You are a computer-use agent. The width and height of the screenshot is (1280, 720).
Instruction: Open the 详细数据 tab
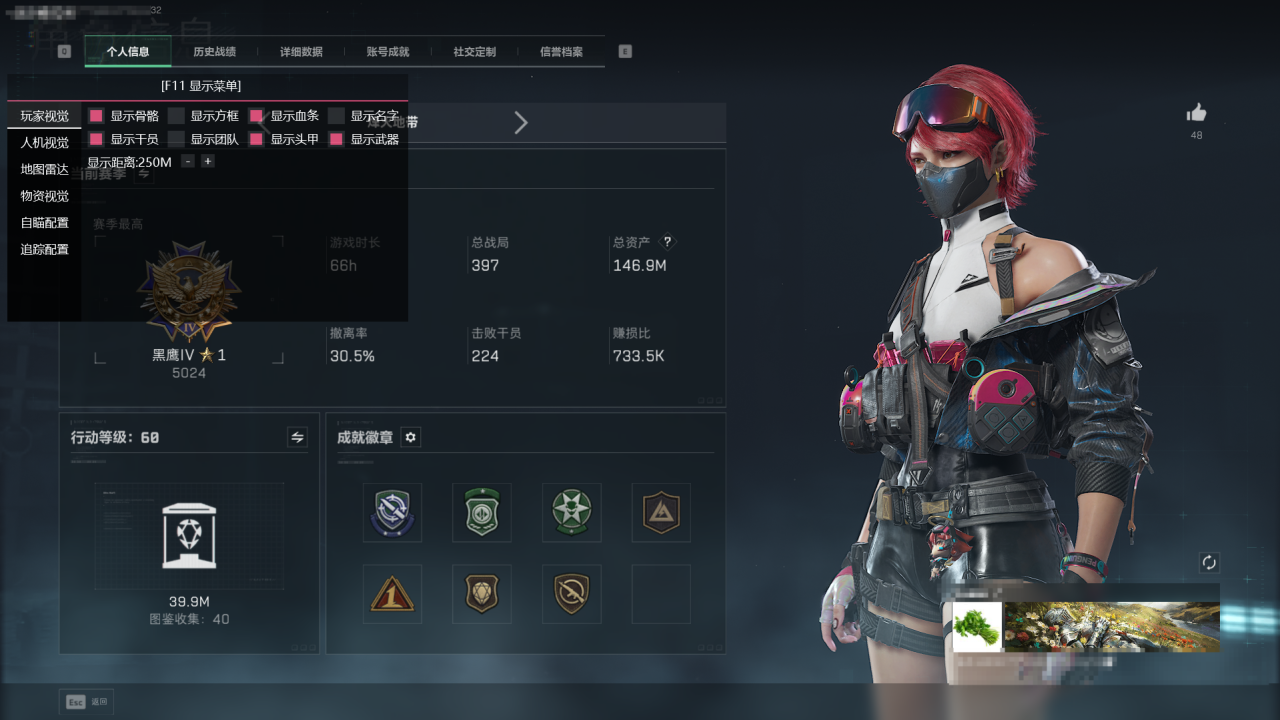pyautogui.click(x=300, y=52)
